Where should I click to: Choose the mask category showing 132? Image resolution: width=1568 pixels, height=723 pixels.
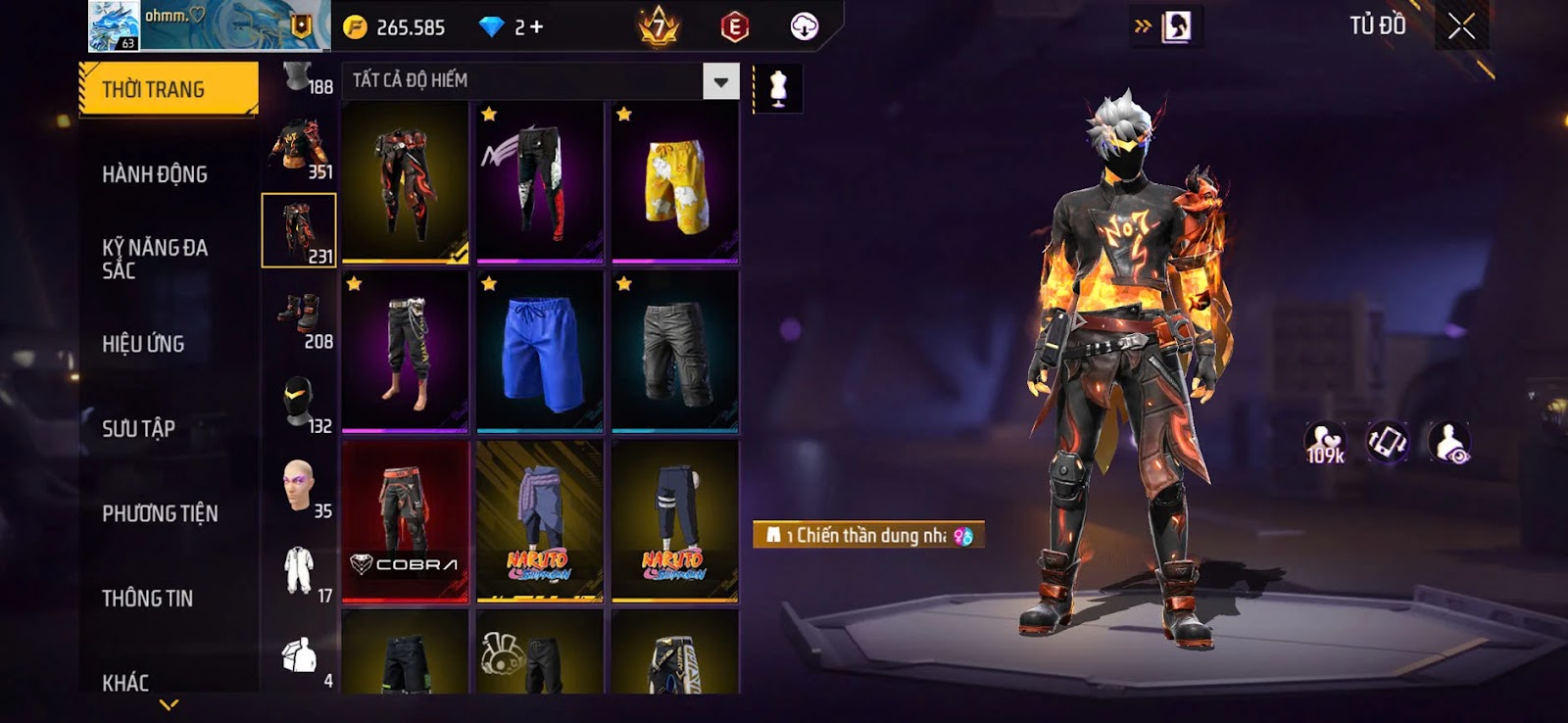pos(299,402)
